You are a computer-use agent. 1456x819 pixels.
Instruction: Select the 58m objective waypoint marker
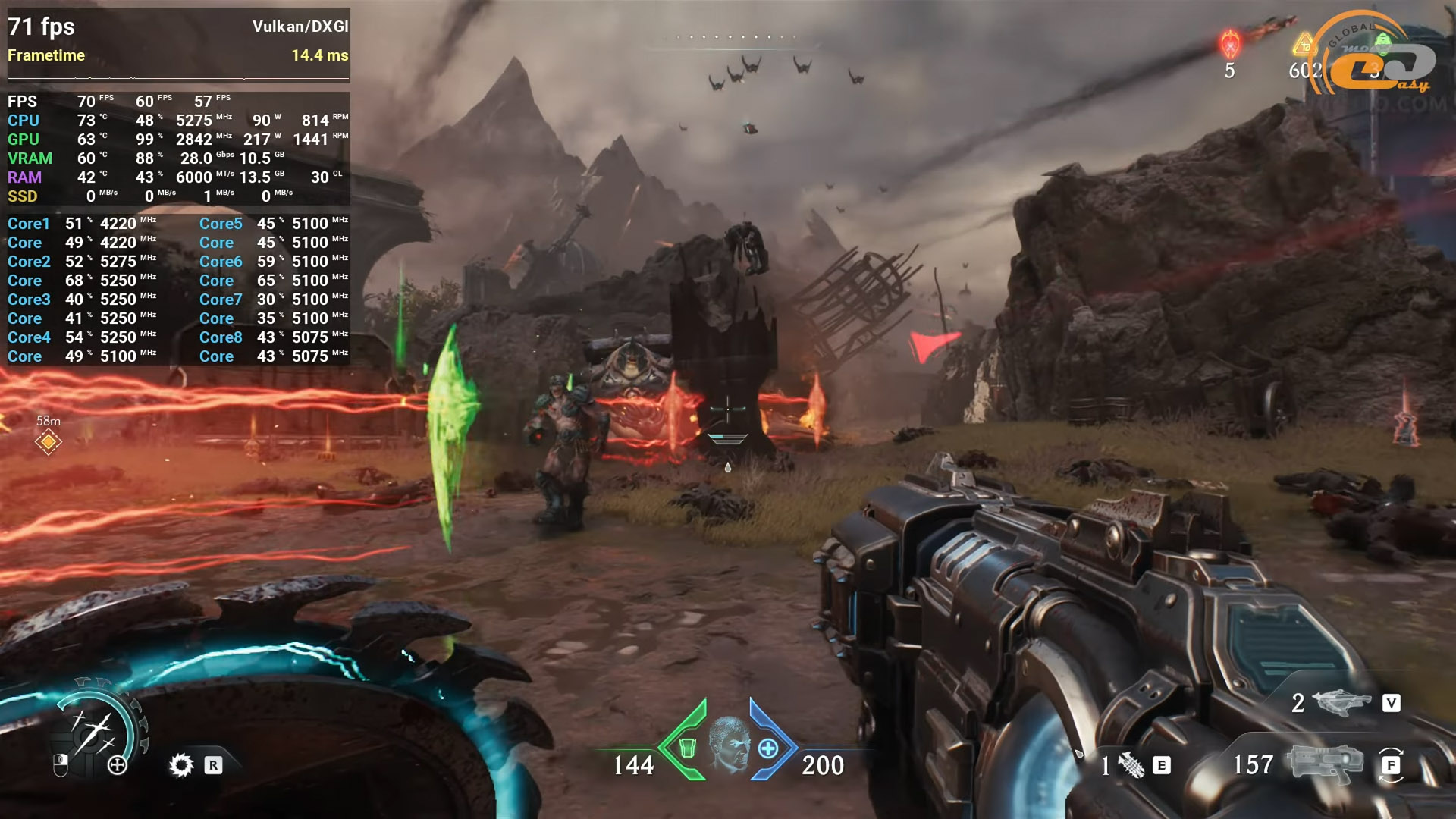pyautogui.click(x=48, y=441)
